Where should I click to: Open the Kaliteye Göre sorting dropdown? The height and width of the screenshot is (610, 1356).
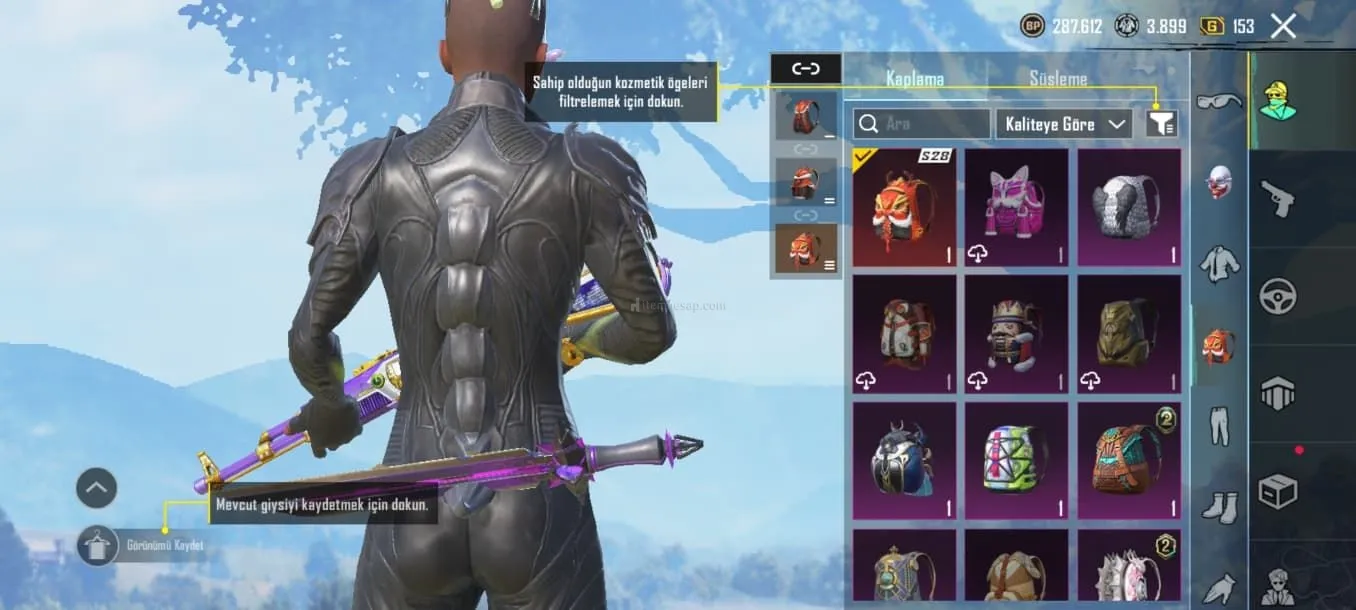coord(1063,124)
